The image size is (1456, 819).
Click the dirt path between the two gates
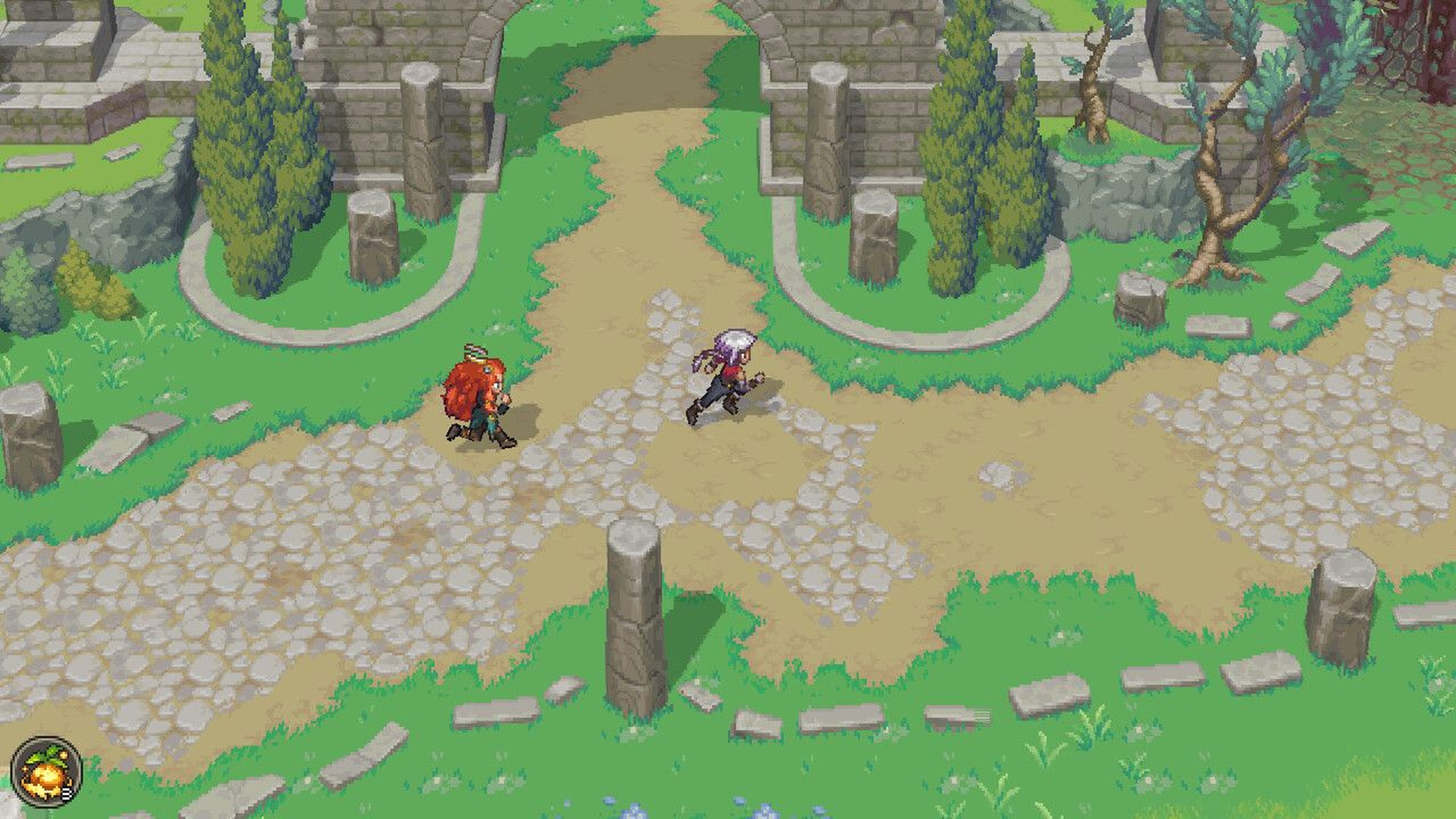pyautogui.click(x=650, y=85)
